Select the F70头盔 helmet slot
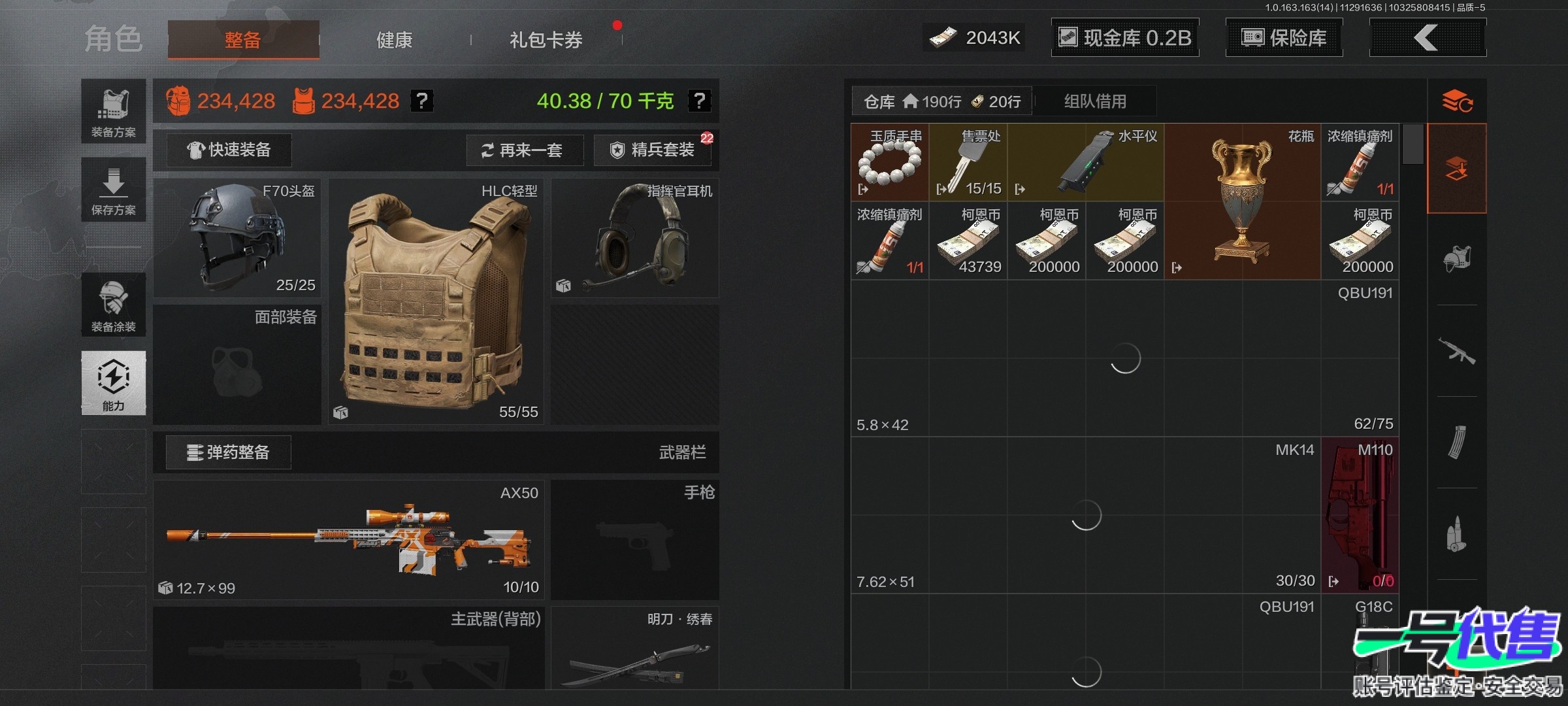Viewport: 1568px width, 706px height. click(237, 239)
